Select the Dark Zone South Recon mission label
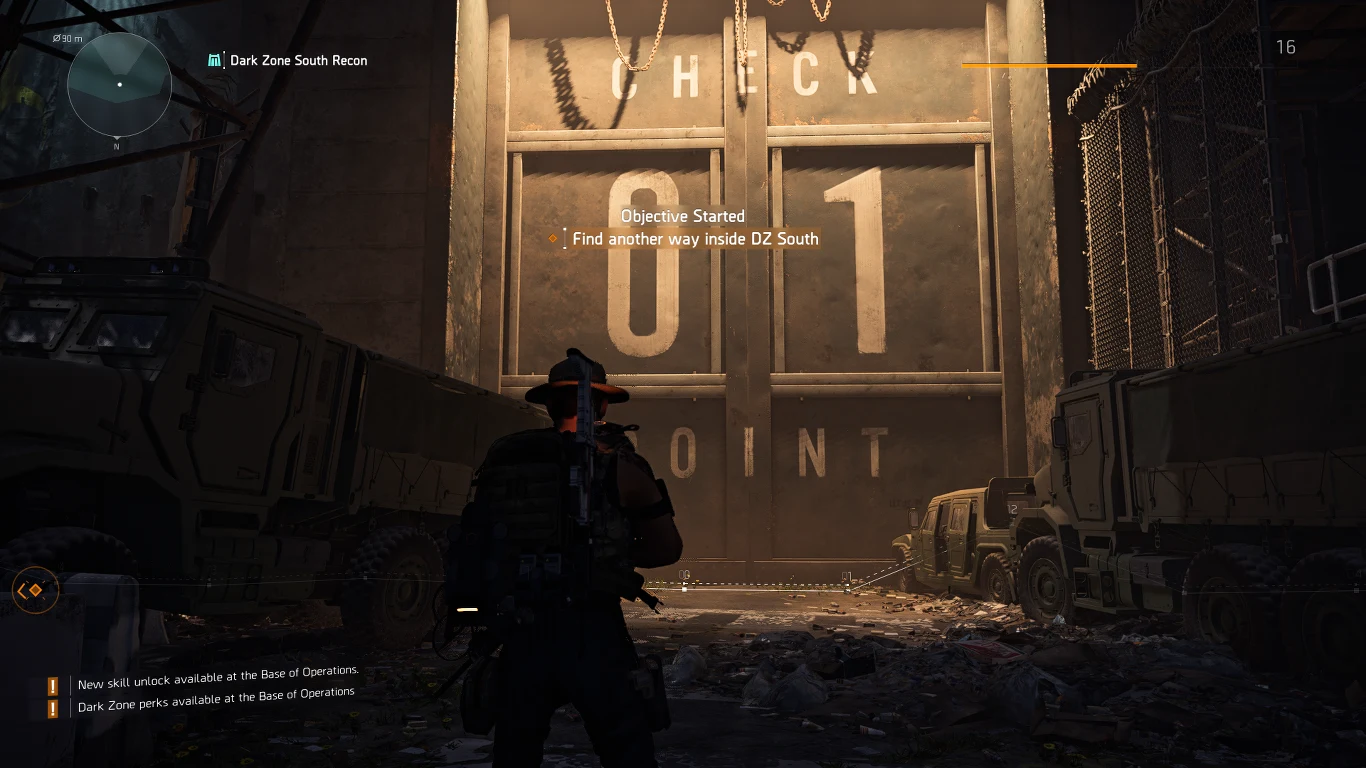 pos(299,60)
